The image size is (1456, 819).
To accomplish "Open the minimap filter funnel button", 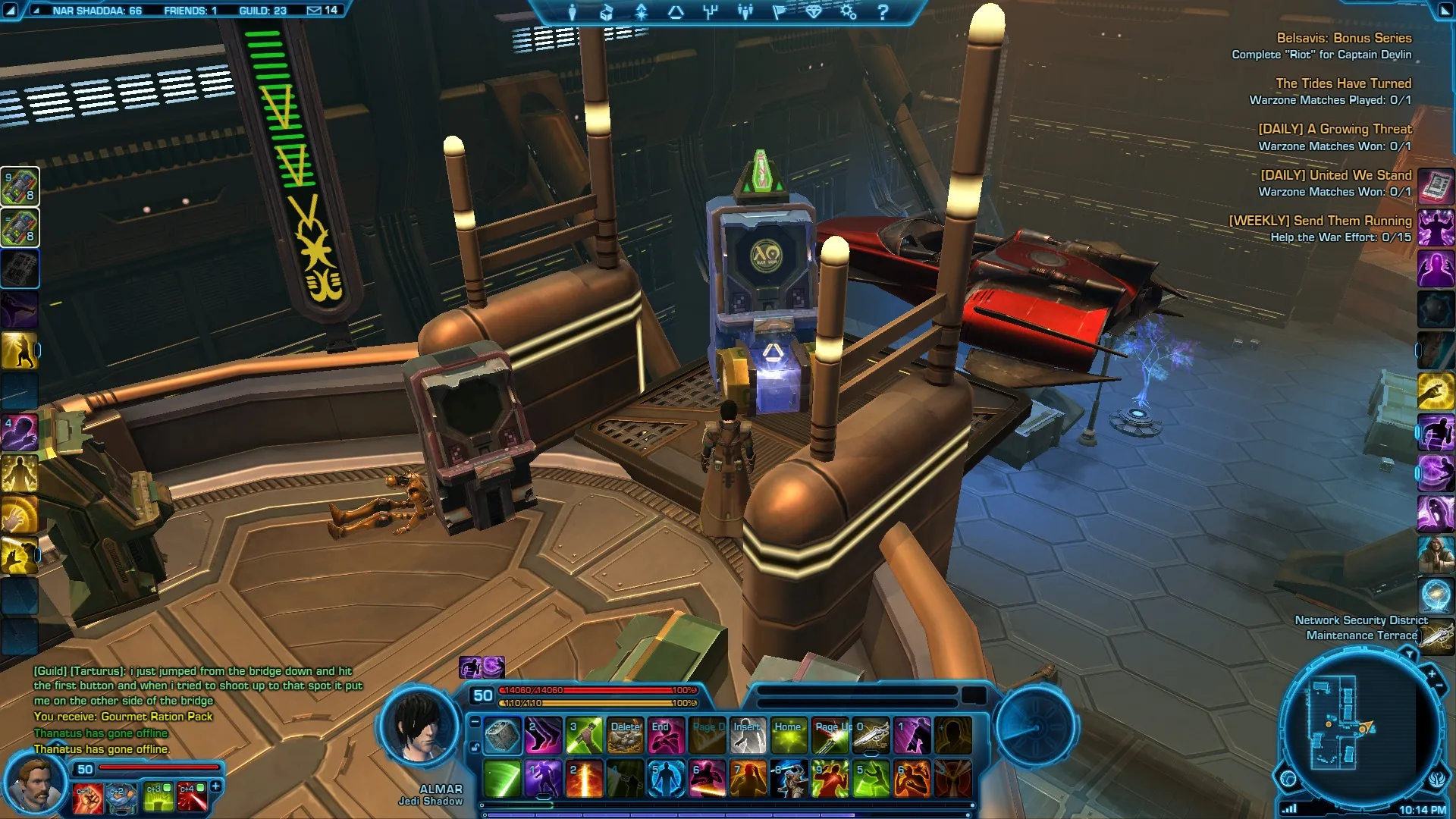I will coord(1409,654).
